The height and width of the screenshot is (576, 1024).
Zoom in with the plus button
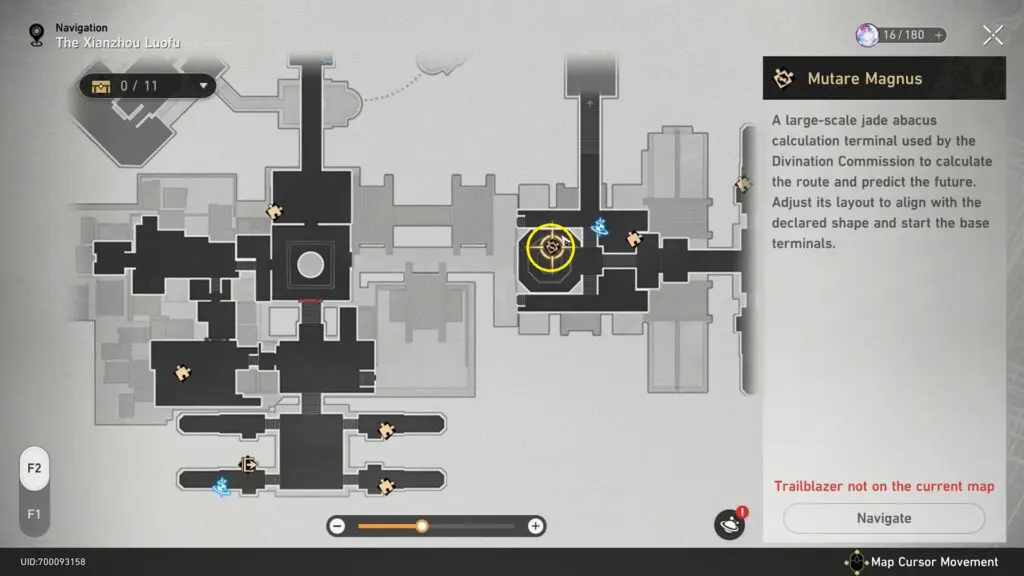536,526
